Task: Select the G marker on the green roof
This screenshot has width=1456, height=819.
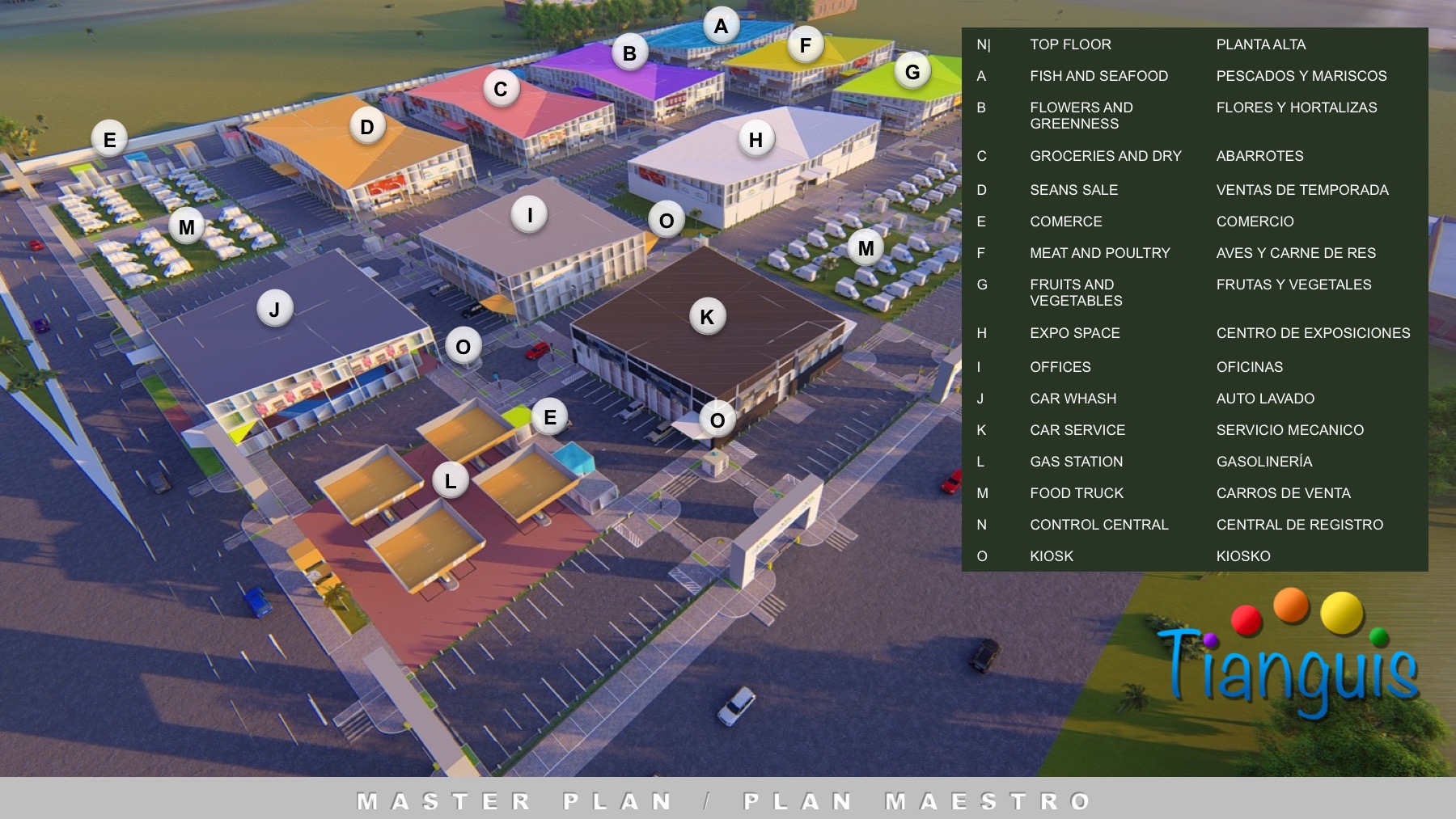Action: (912, 72)
